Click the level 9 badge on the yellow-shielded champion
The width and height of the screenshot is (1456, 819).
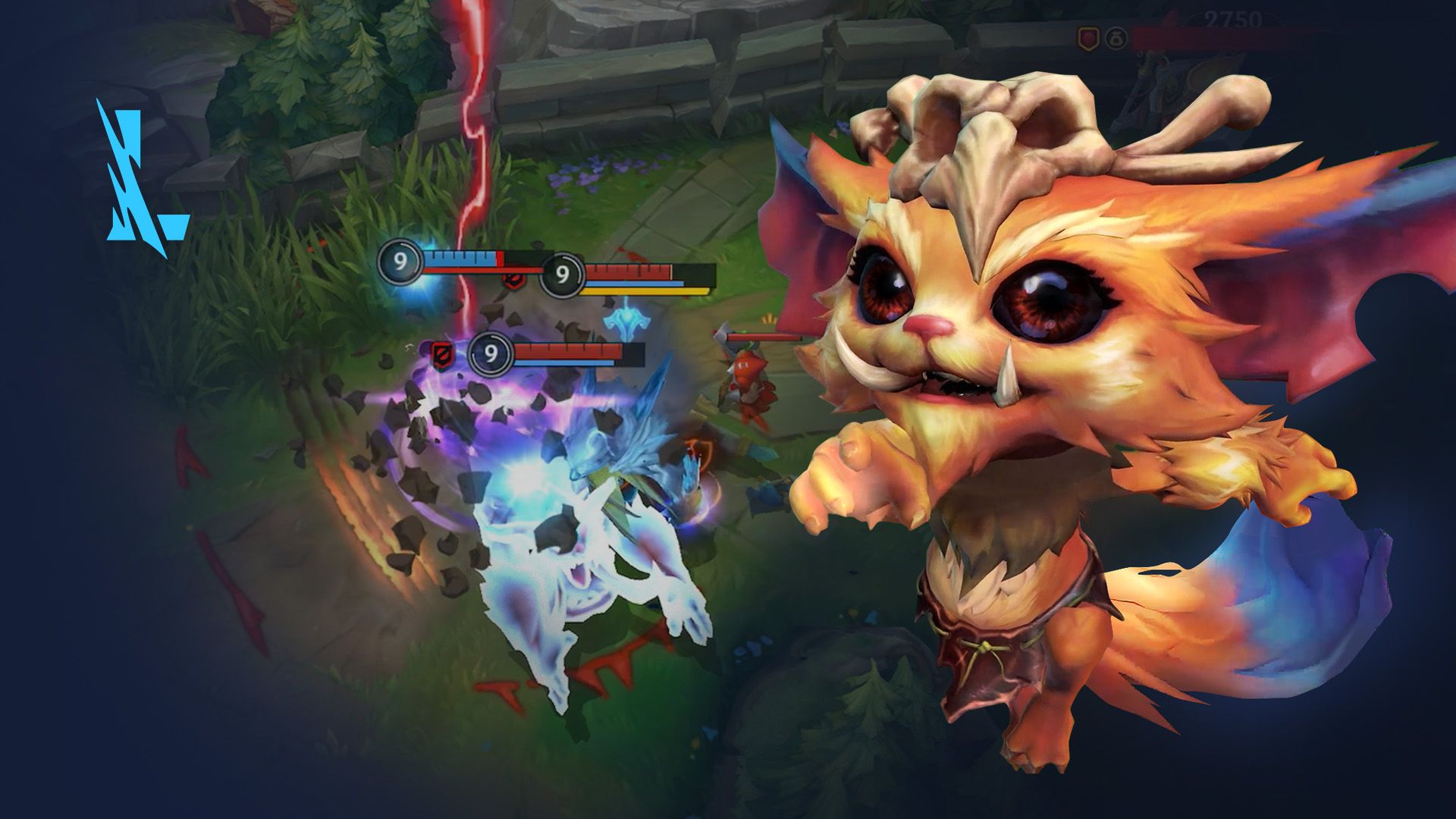click(563, 276)
